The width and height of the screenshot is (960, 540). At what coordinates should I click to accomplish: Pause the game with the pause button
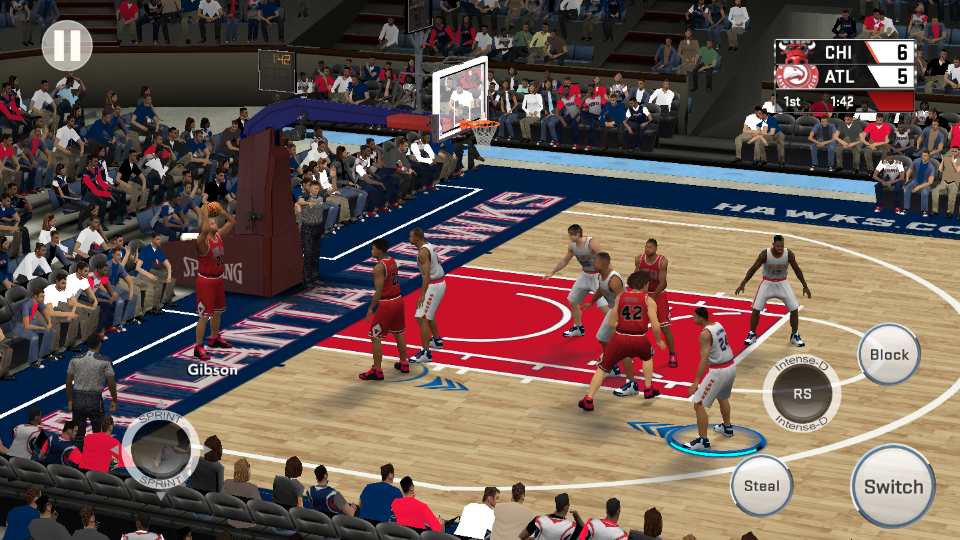(67, 45)
